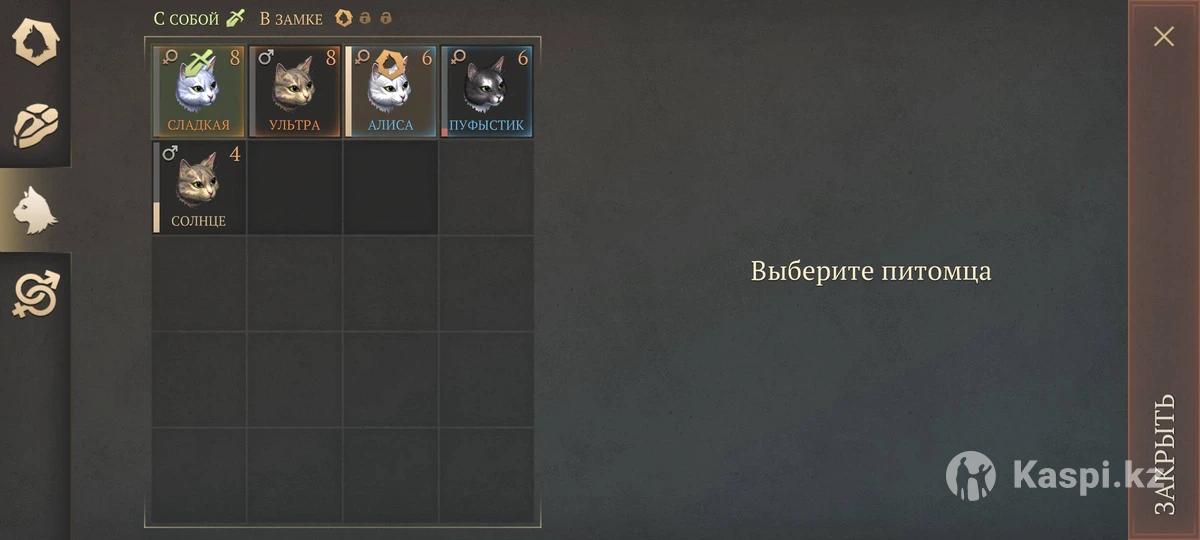This screenshot has height=540, width=1200.
Task: Close the pet window with the X
Action: click(x=1164, y=37)
